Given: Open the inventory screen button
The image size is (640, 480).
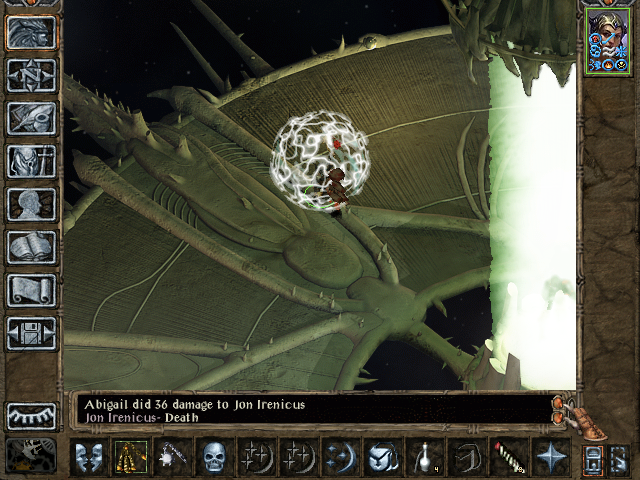Looking at the screenshot, I should (x=31, y=161).
